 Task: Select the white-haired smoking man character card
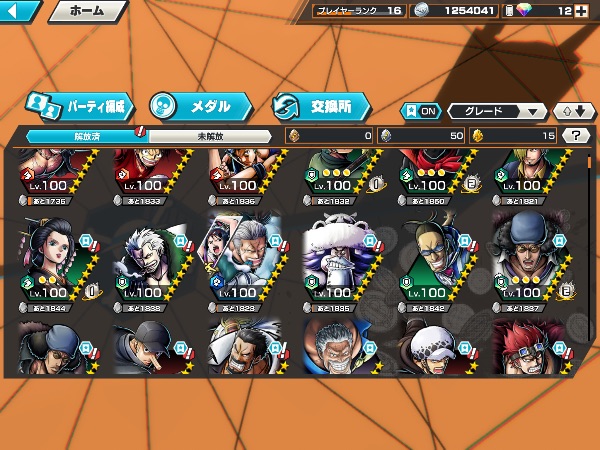pyautogui.click(x=152, y=256)
